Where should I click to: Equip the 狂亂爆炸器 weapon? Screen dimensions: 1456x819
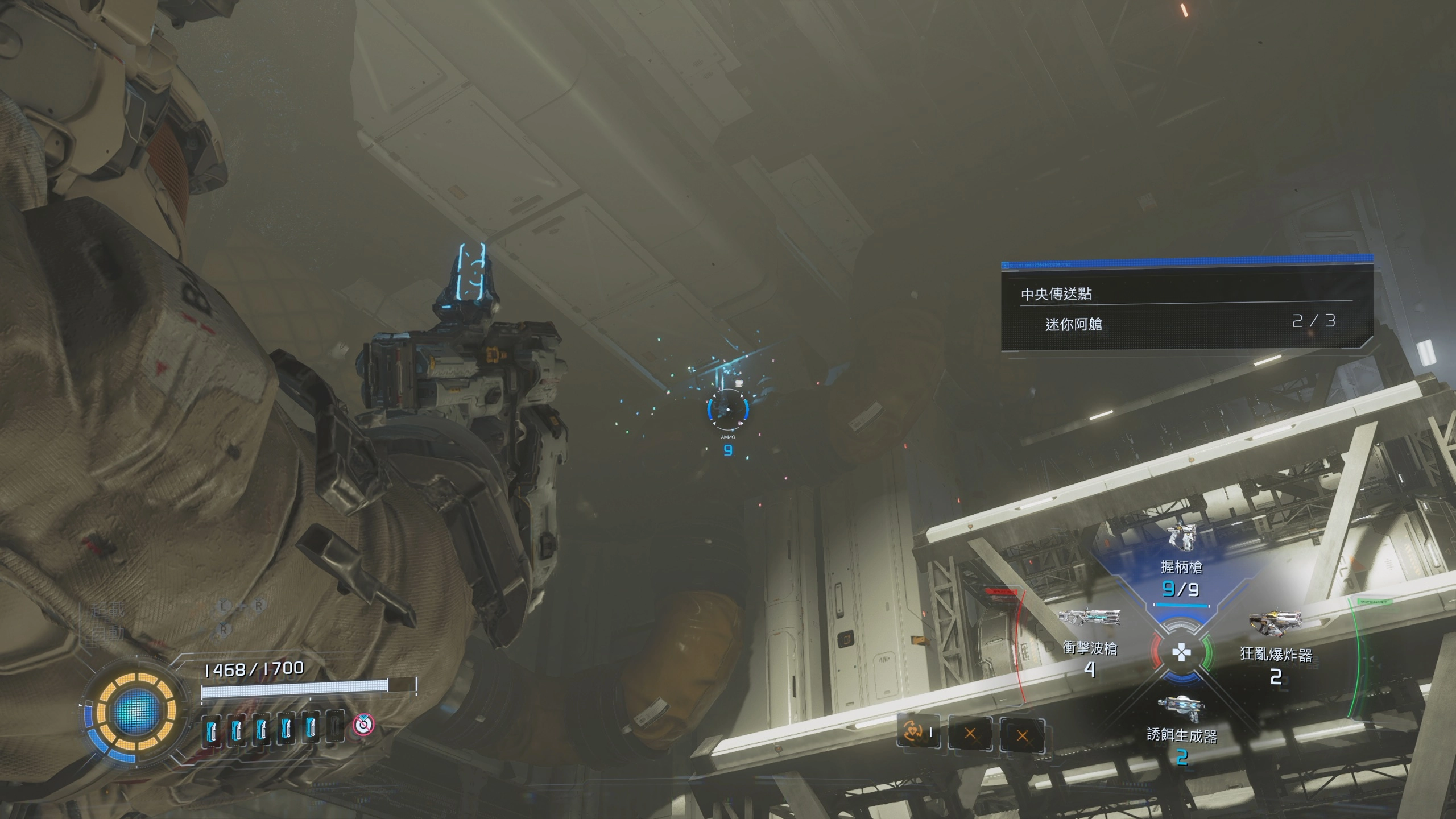point(1276,650)
